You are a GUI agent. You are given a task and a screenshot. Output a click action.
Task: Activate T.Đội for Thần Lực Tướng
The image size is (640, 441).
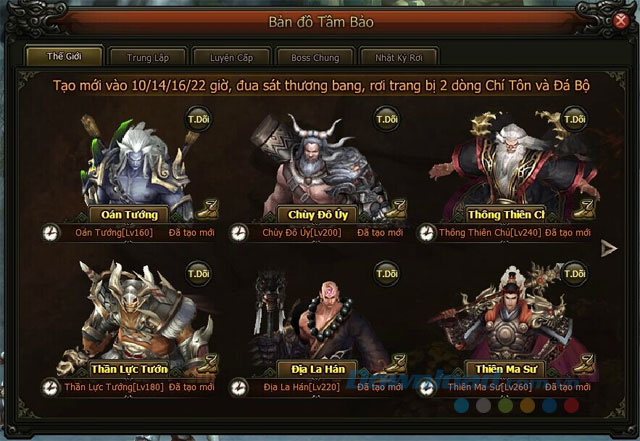click(197, 272)
